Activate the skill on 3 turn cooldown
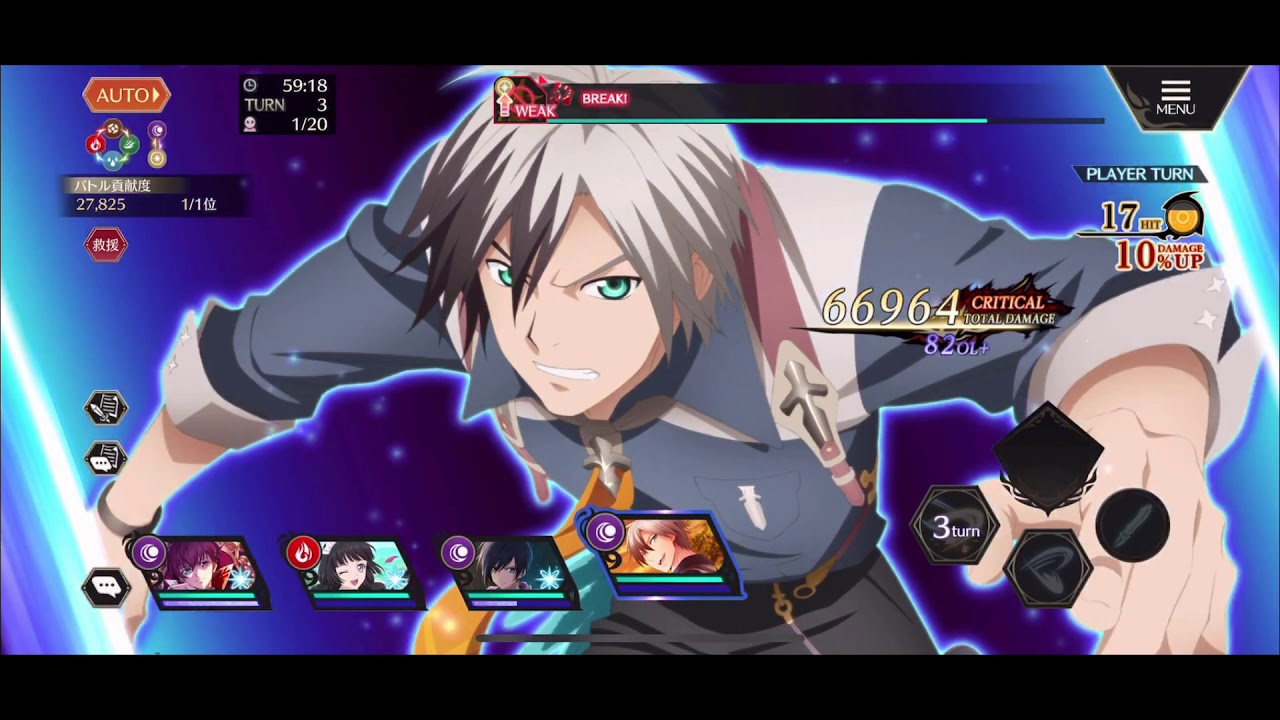 pyautogui.click(x=955, y=529)
